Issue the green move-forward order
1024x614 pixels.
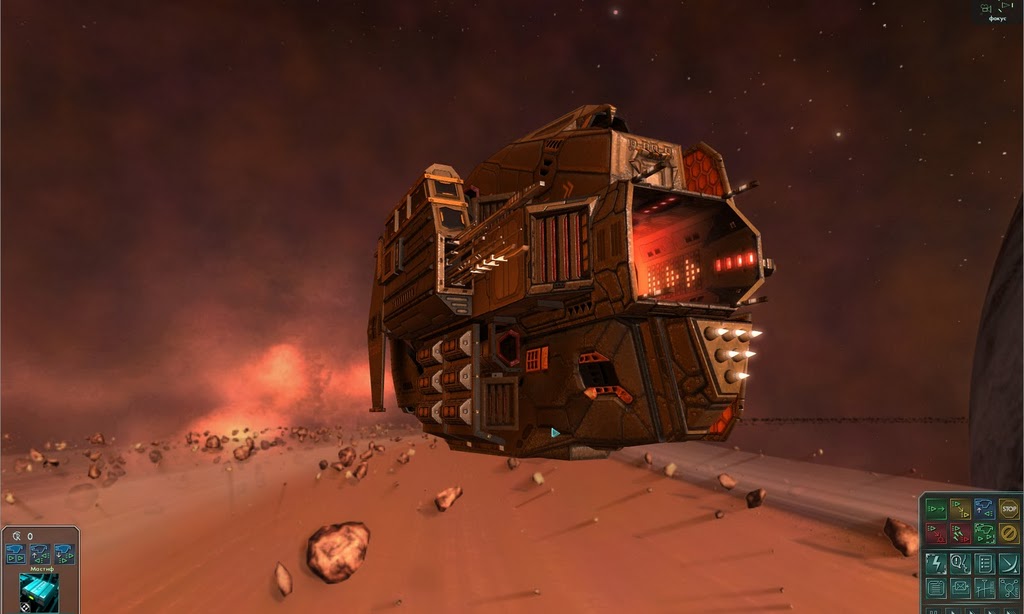point(936,509)
